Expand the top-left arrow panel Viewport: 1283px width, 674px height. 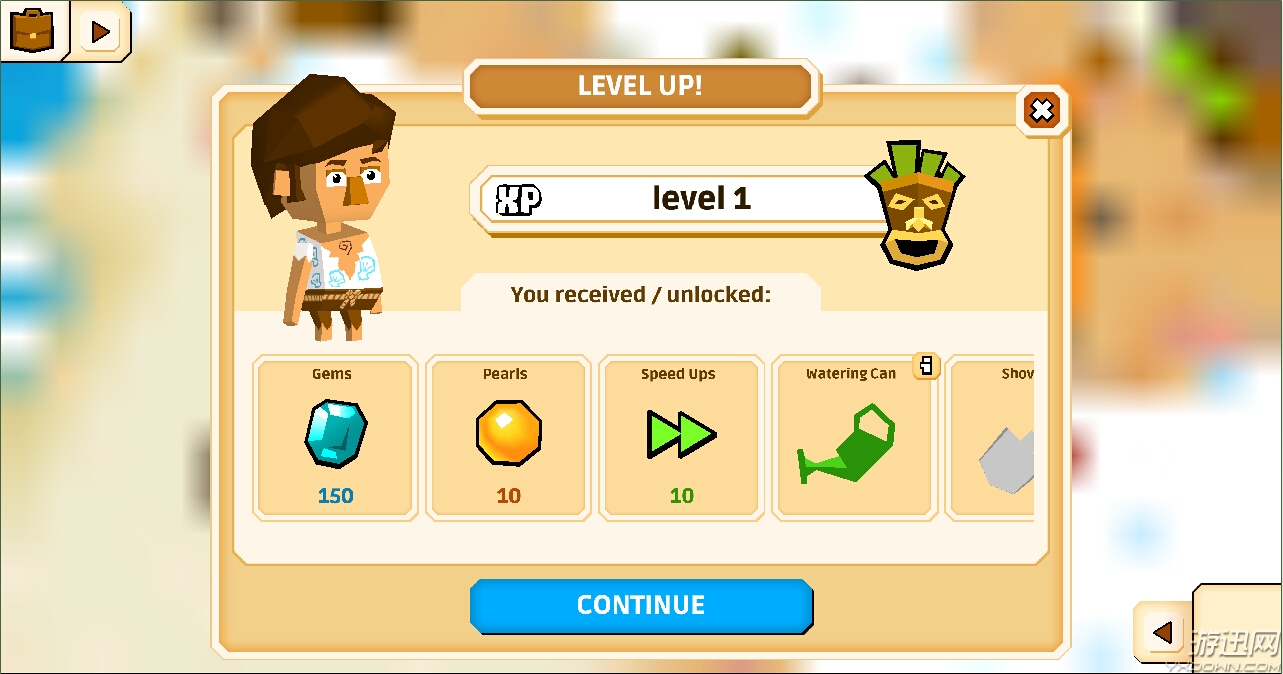(99, 32)
